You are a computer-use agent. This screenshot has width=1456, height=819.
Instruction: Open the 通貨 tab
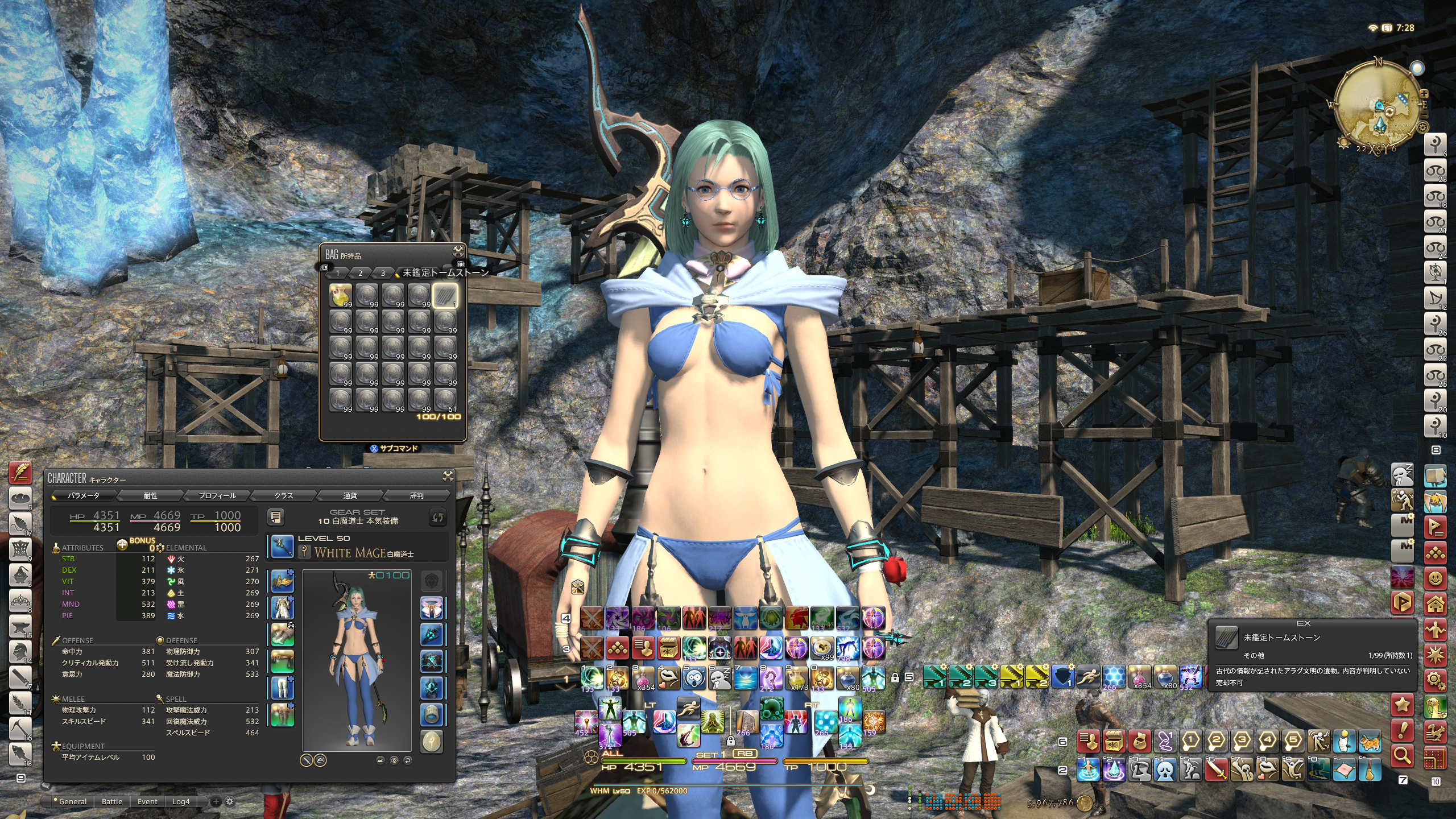[350, 495]
